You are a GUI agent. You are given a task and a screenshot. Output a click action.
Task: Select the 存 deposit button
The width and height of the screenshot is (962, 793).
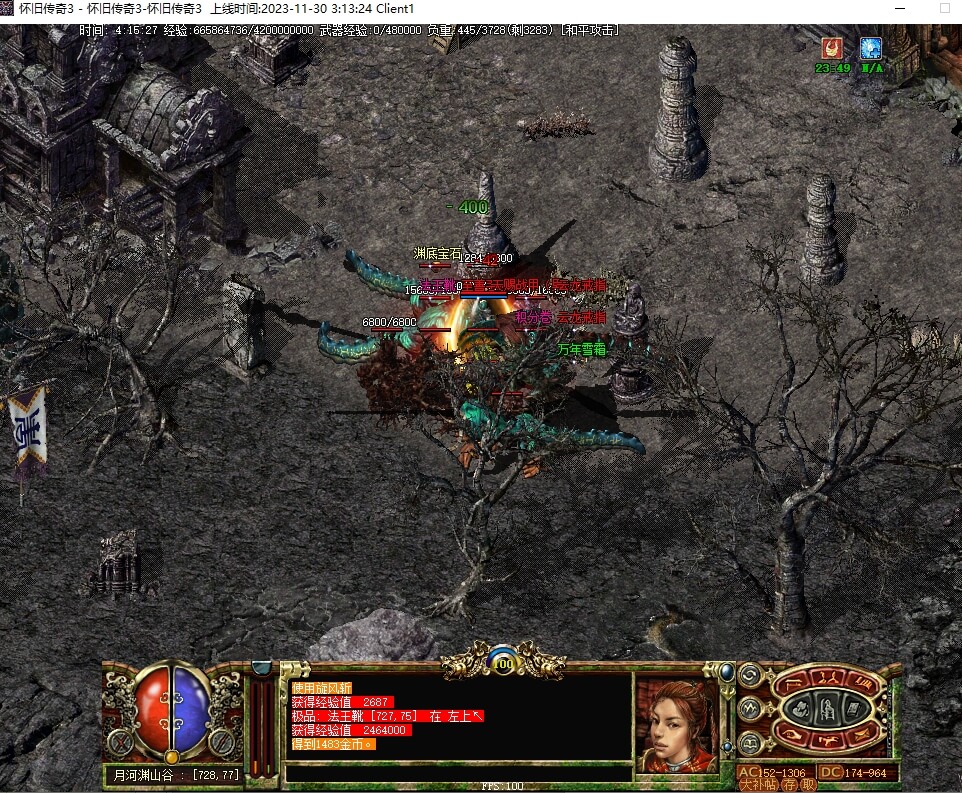(x=789, y=785)
